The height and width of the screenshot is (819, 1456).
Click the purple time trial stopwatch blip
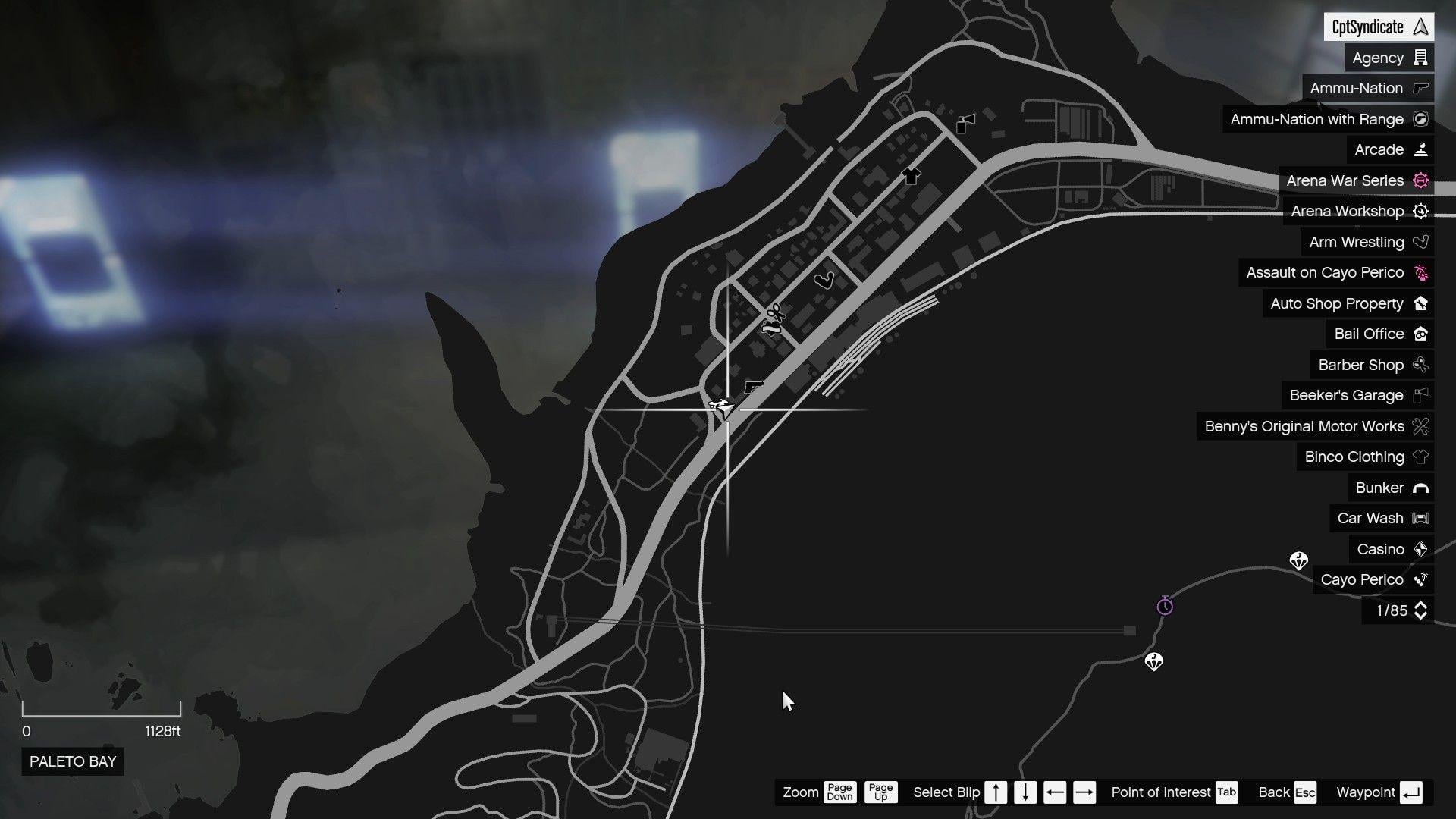pyautogui.click(x=1166, y=606)
